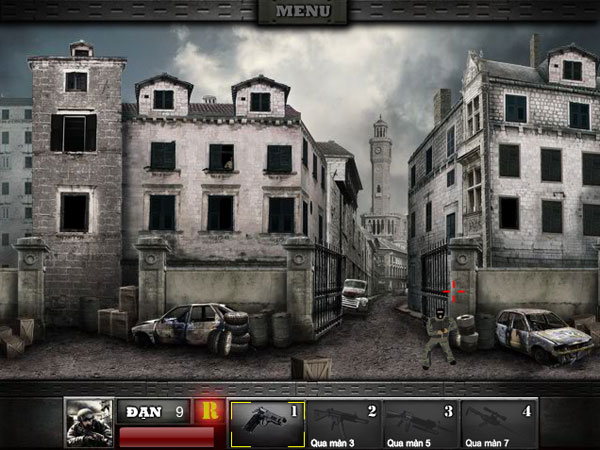Click the red R reload button
The image size is (600, 450).
point(210,411)
